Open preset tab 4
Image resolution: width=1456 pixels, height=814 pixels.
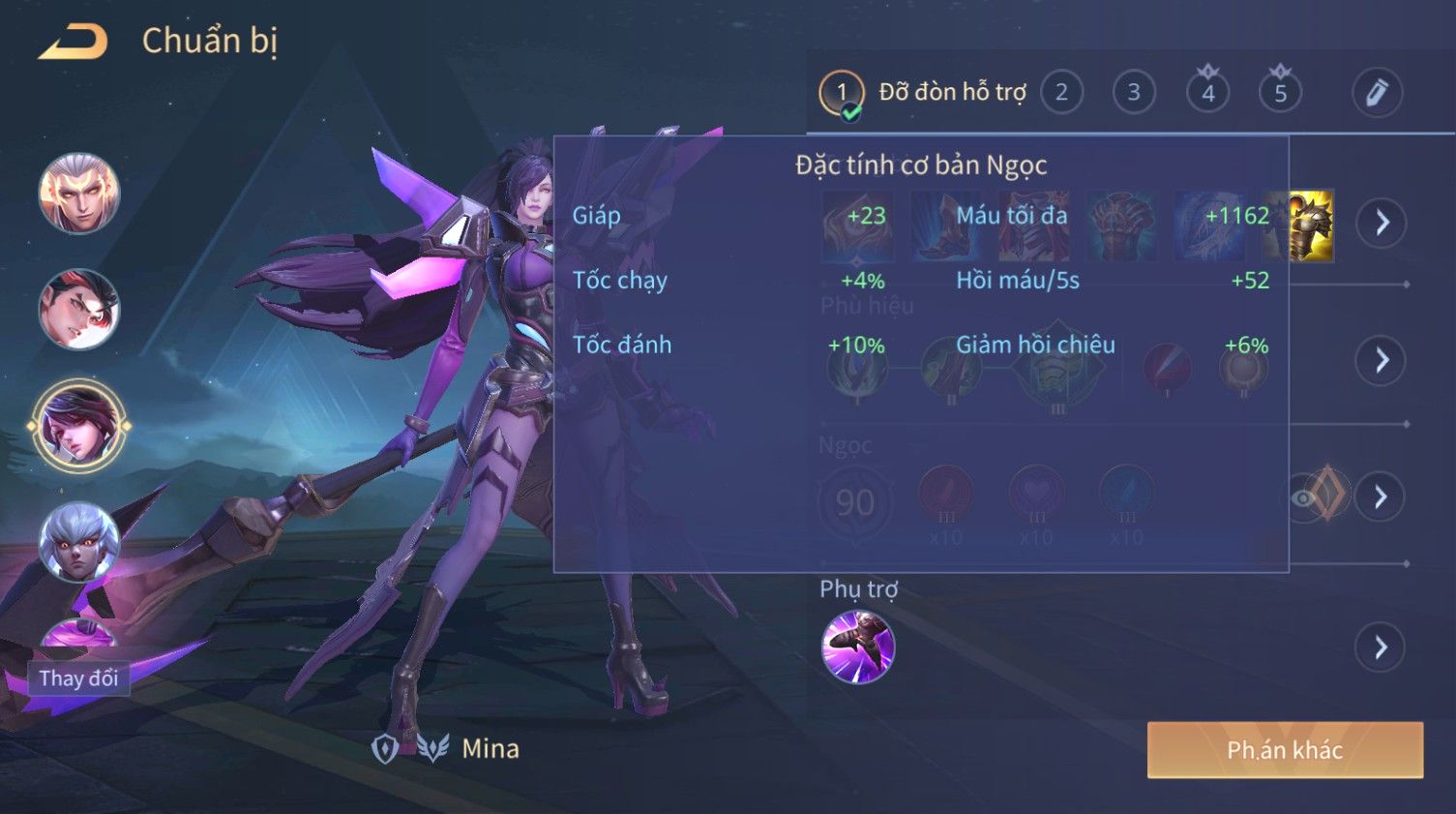pyautogui.click(x=1207, y=93)
